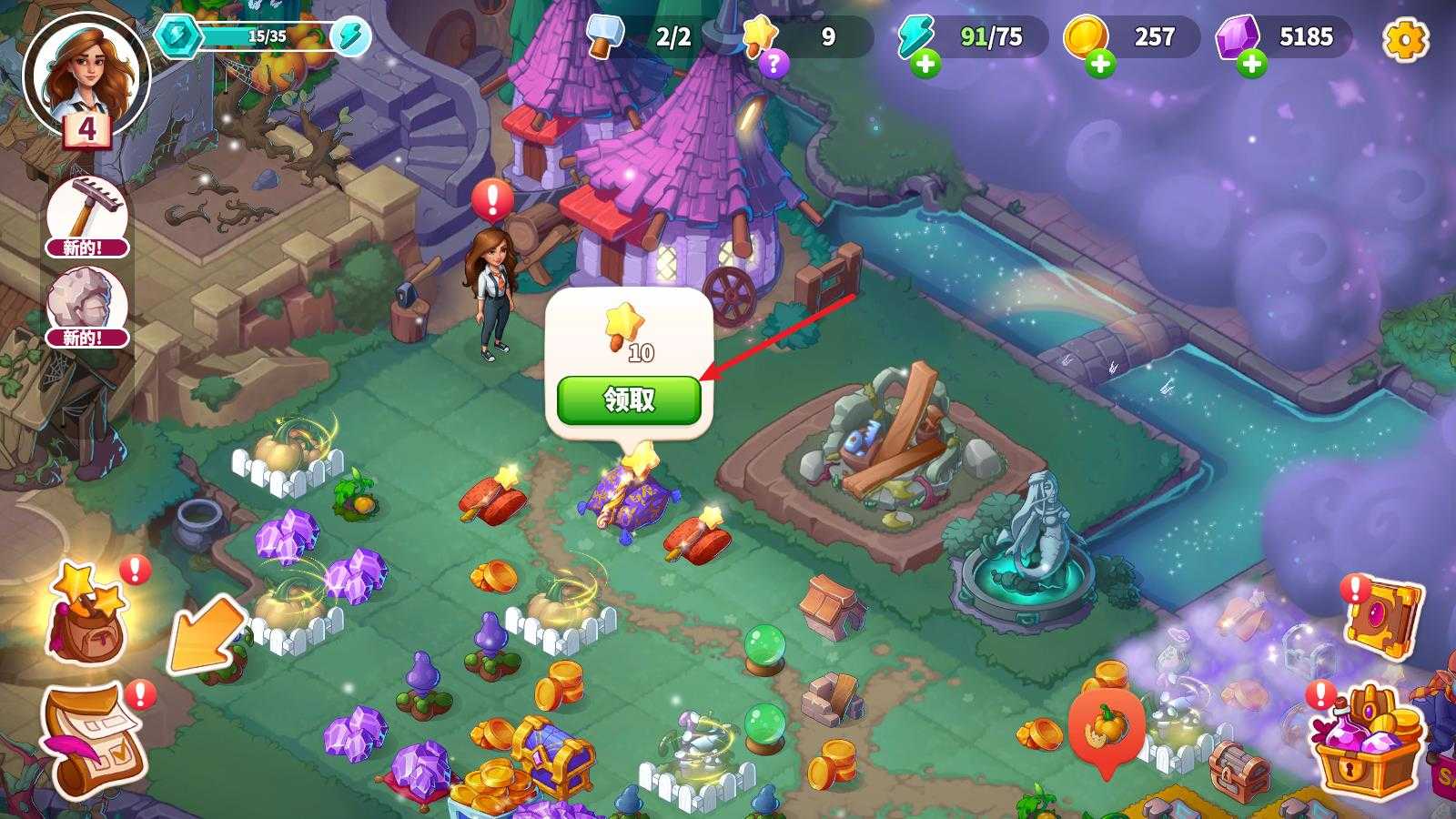Viewport: 1456px width, 819px height.
Task: Open the gear settings menu
Action: (x=1405, y=39)
